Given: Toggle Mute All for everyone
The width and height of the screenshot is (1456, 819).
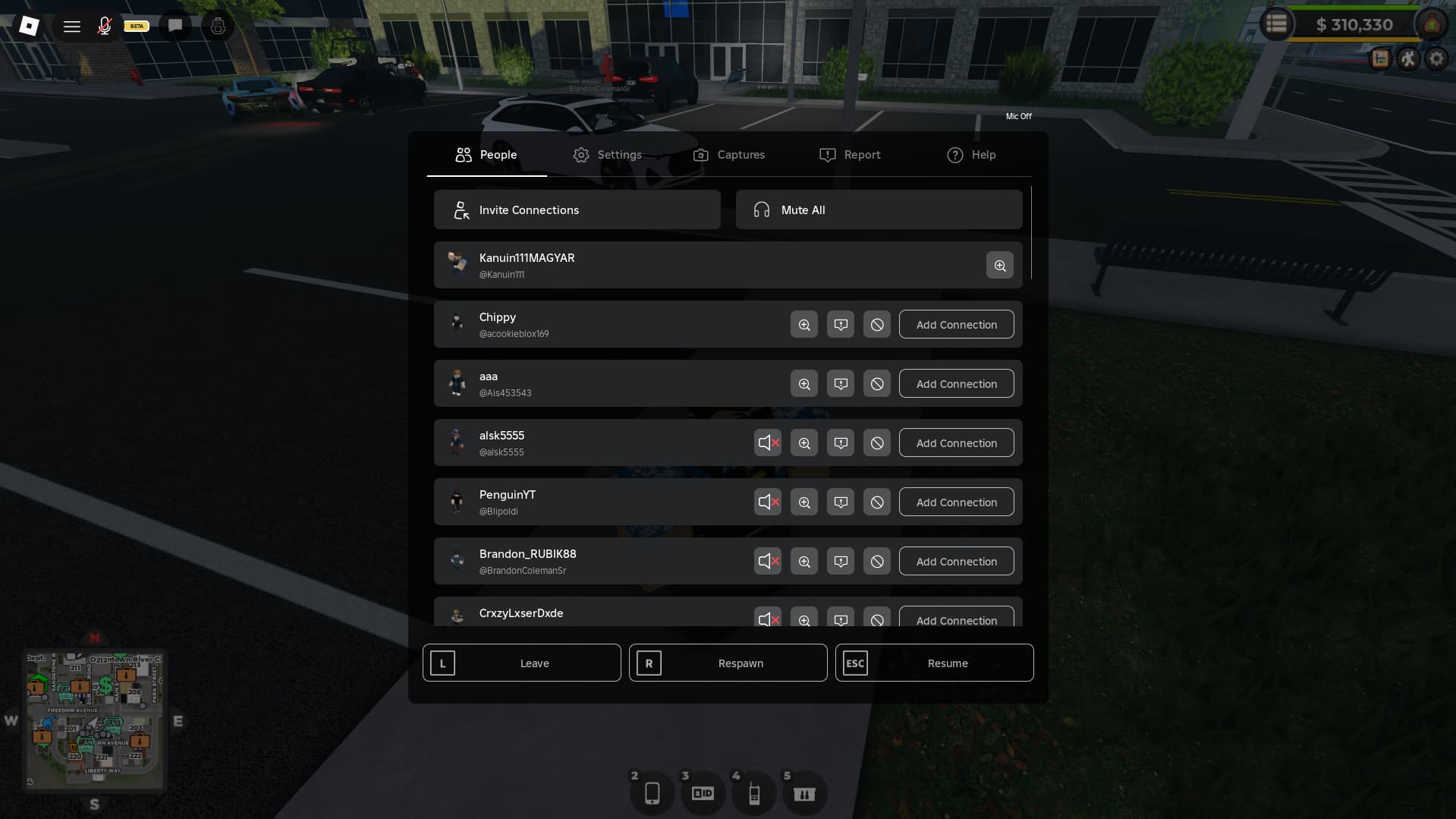Looking at the screenshot, I should coord(878,209).
